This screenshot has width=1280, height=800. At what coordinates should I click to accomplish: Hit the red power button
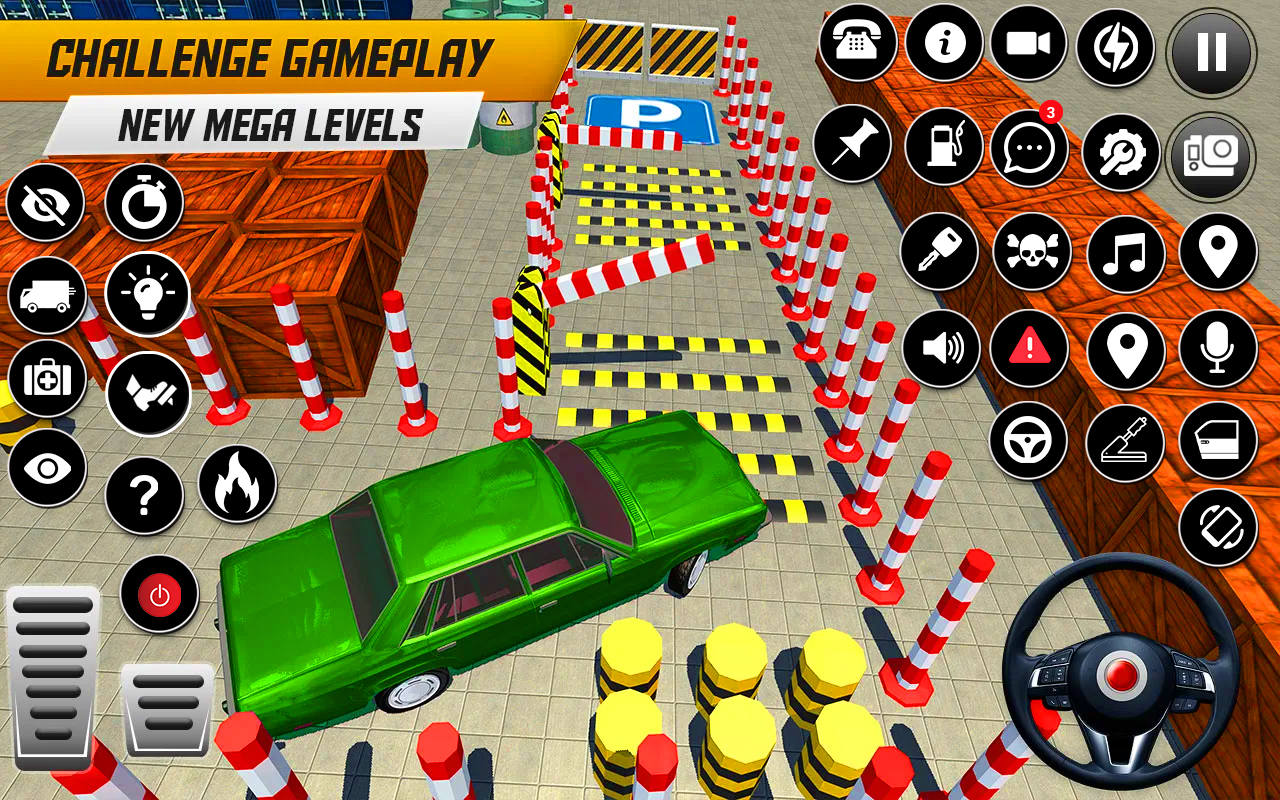coord(159,595)
